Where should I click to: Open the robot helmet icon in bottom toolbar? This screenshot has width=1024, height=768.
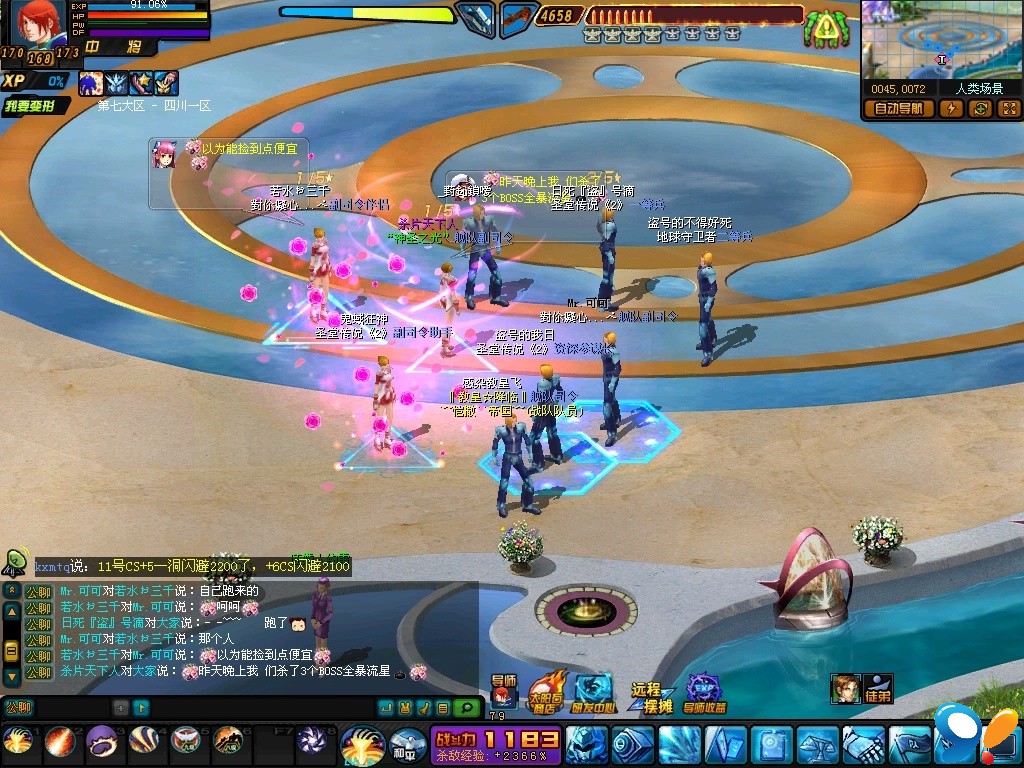pyautogui.click(x=586, y=745)
